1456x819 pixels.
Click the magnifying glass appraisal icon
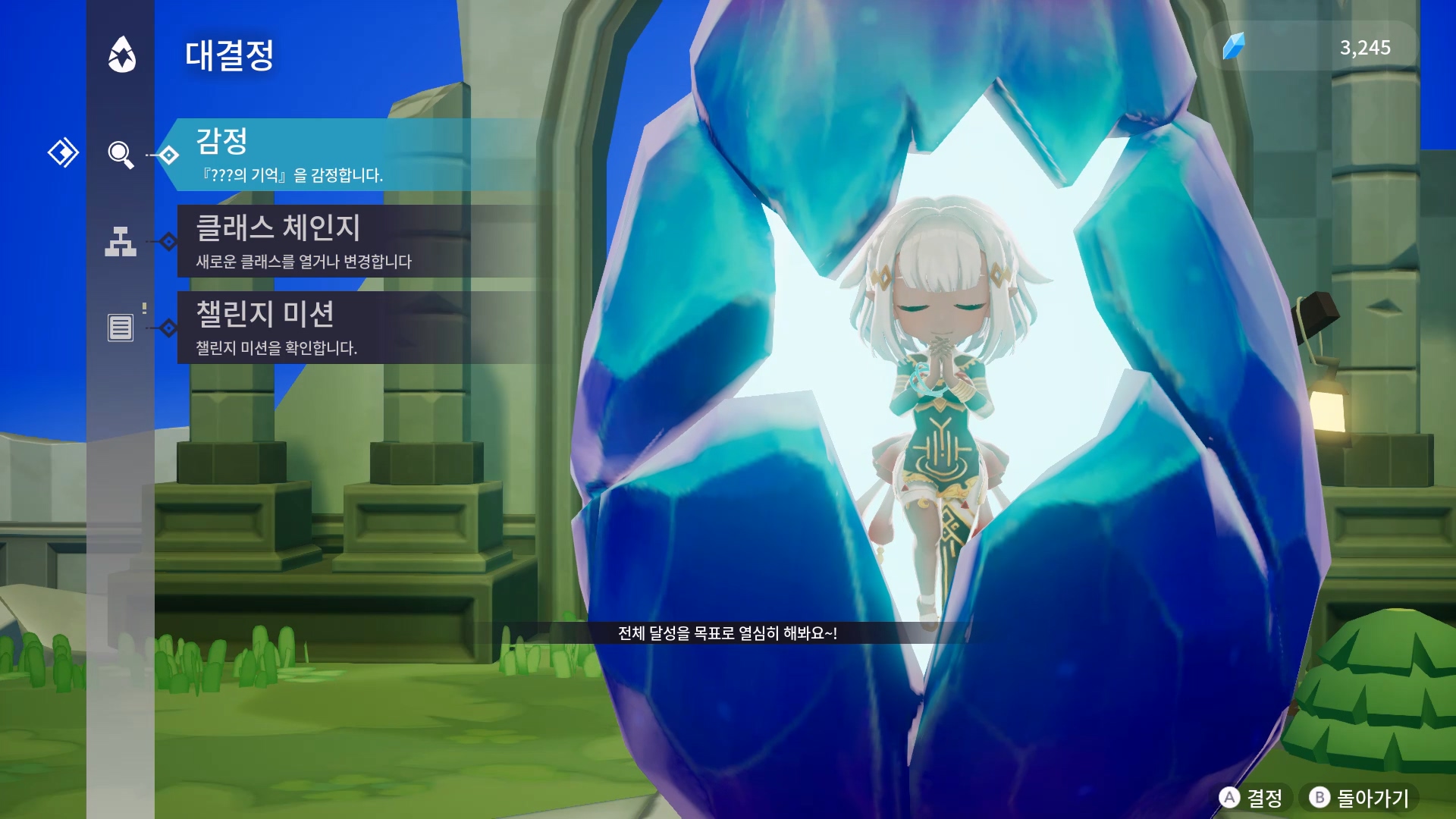coord(121,155)
